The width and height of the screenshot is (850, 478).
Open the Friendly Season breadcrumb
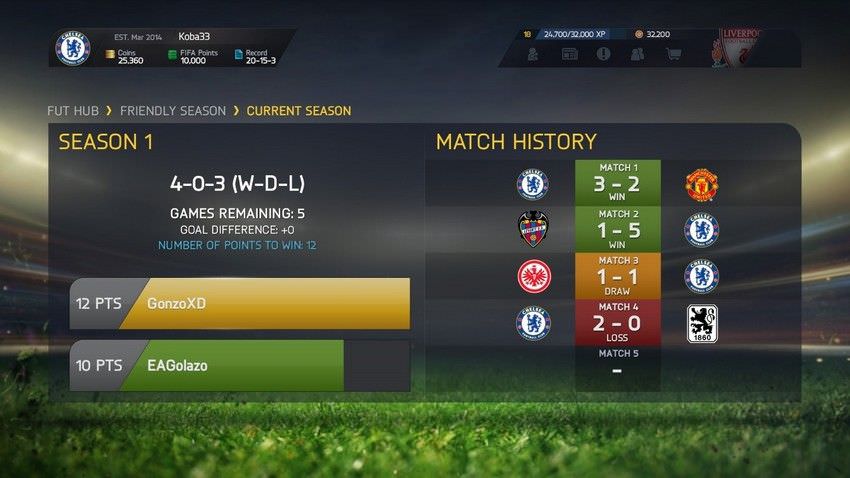175,111
